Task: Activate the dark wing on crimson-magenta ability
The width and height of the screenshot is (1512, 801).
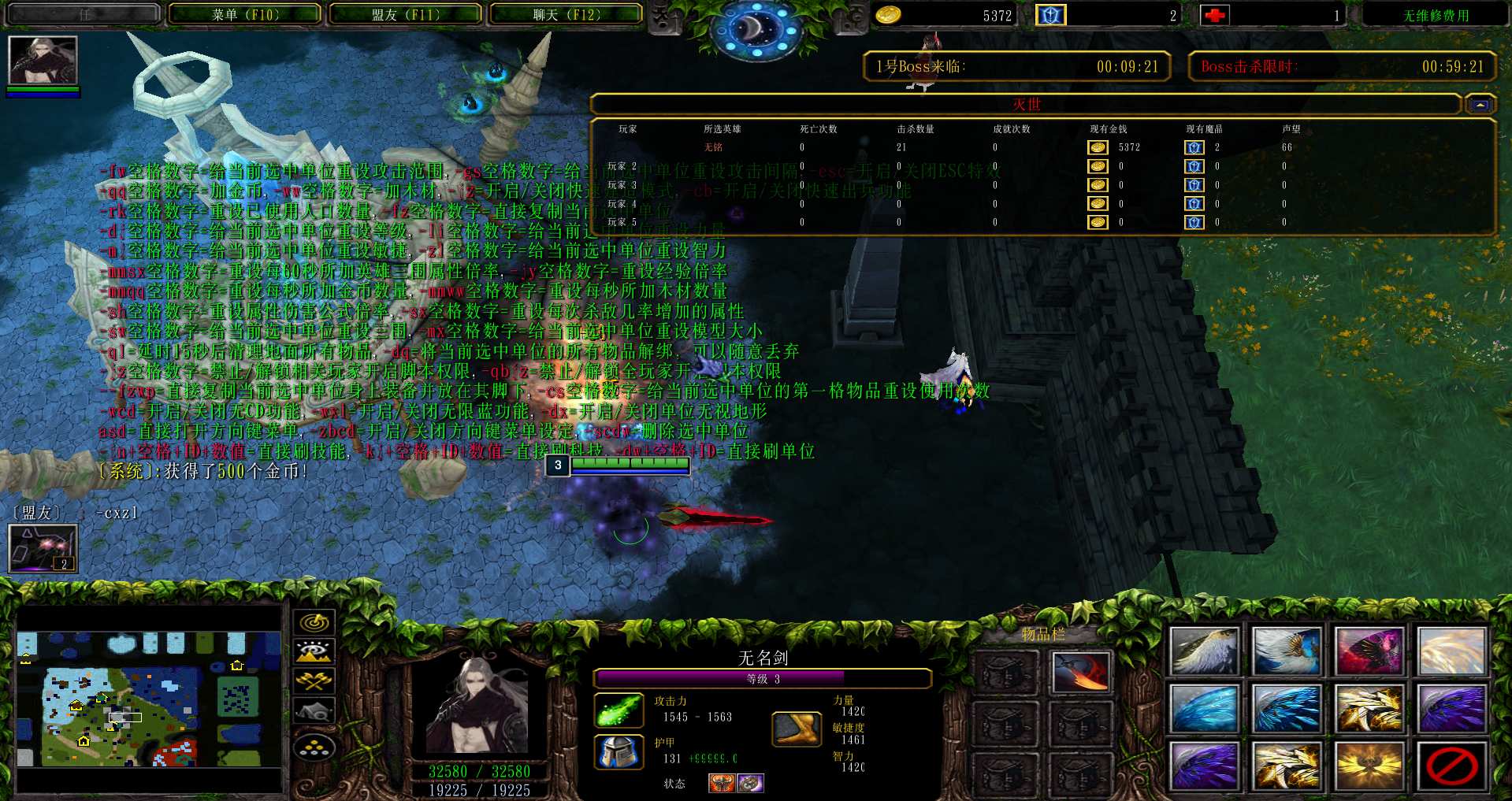Action: click(1369, 651)
